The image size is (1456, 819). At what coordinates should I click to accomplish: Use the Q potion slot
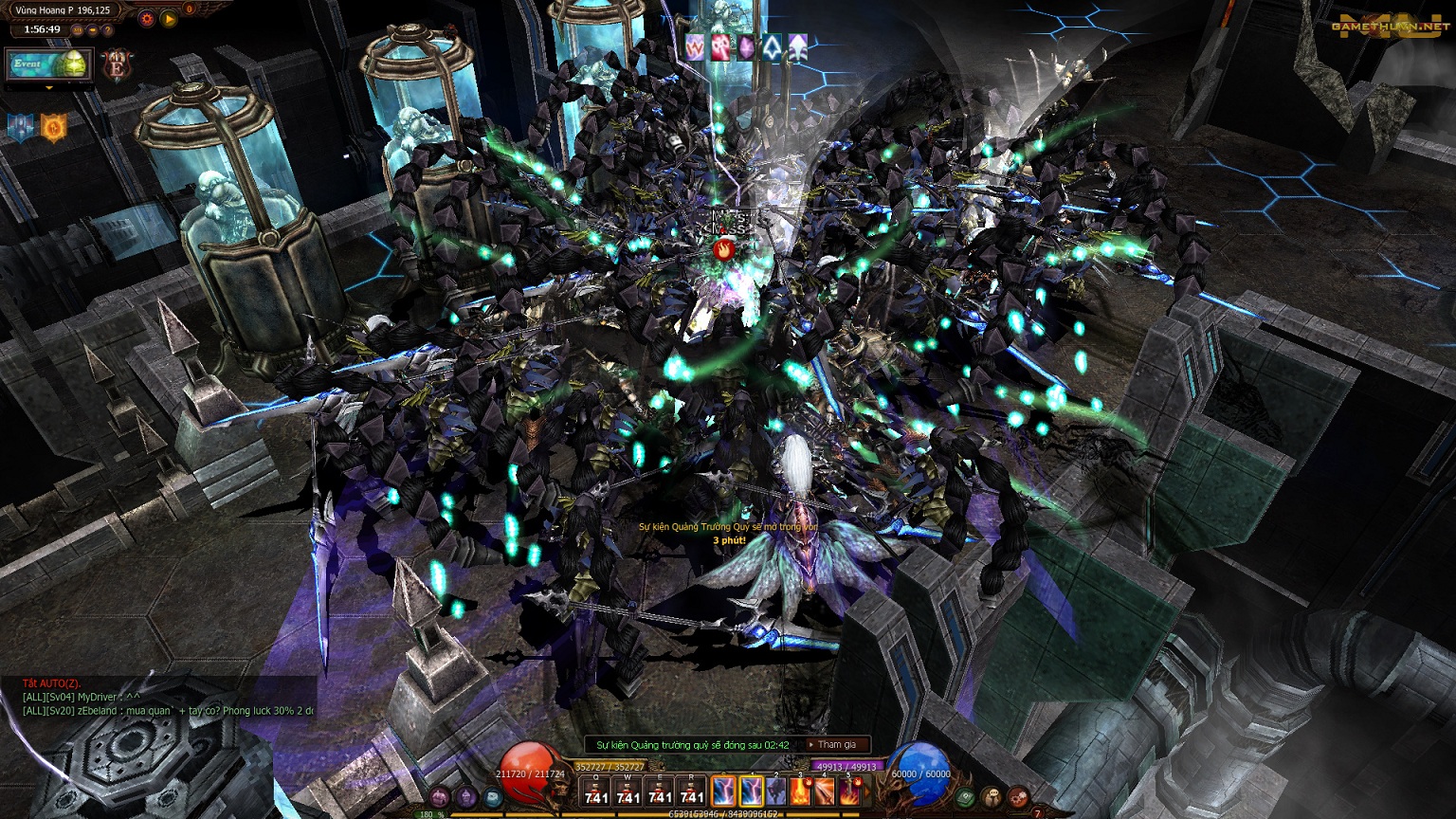[x=596, y=792]
